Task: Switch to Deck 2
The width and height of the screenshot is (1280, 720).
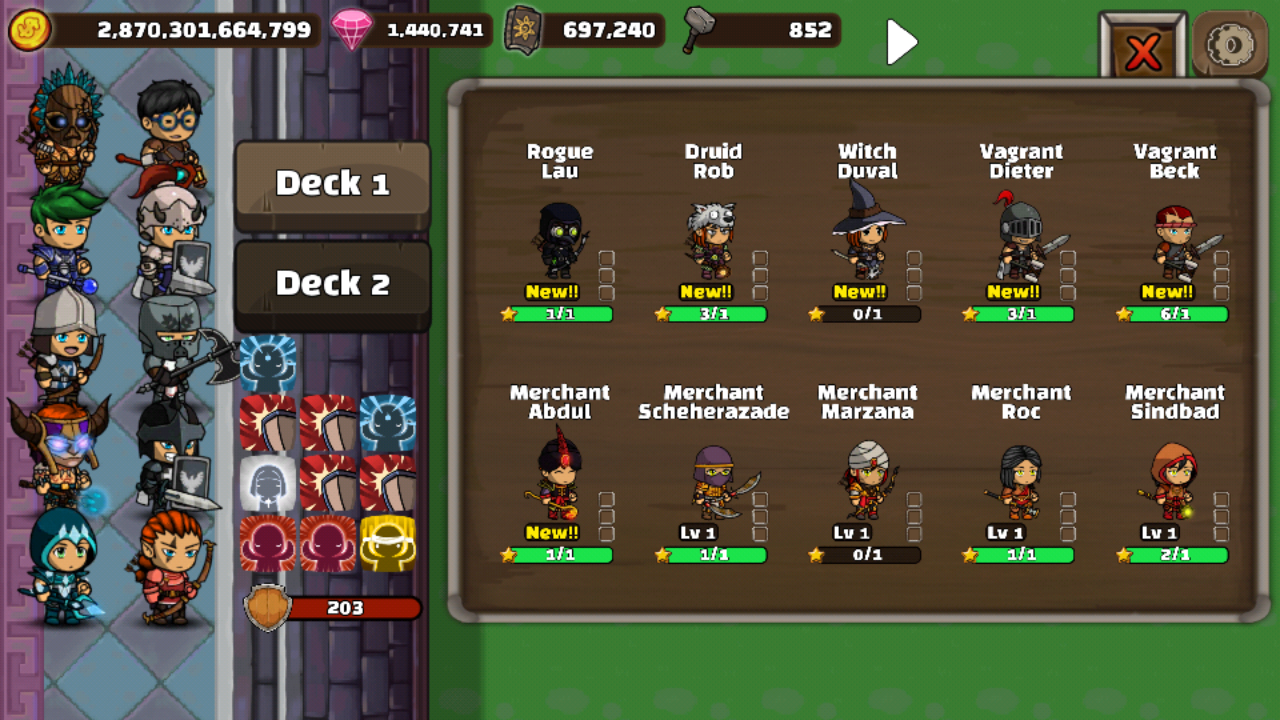Action: coord(332,283)
